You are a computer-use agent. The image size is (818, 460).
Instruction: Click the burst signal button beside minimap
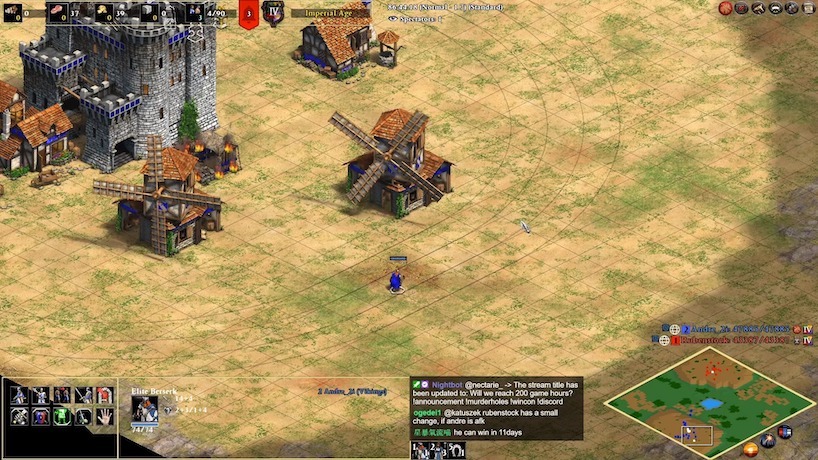768,440
